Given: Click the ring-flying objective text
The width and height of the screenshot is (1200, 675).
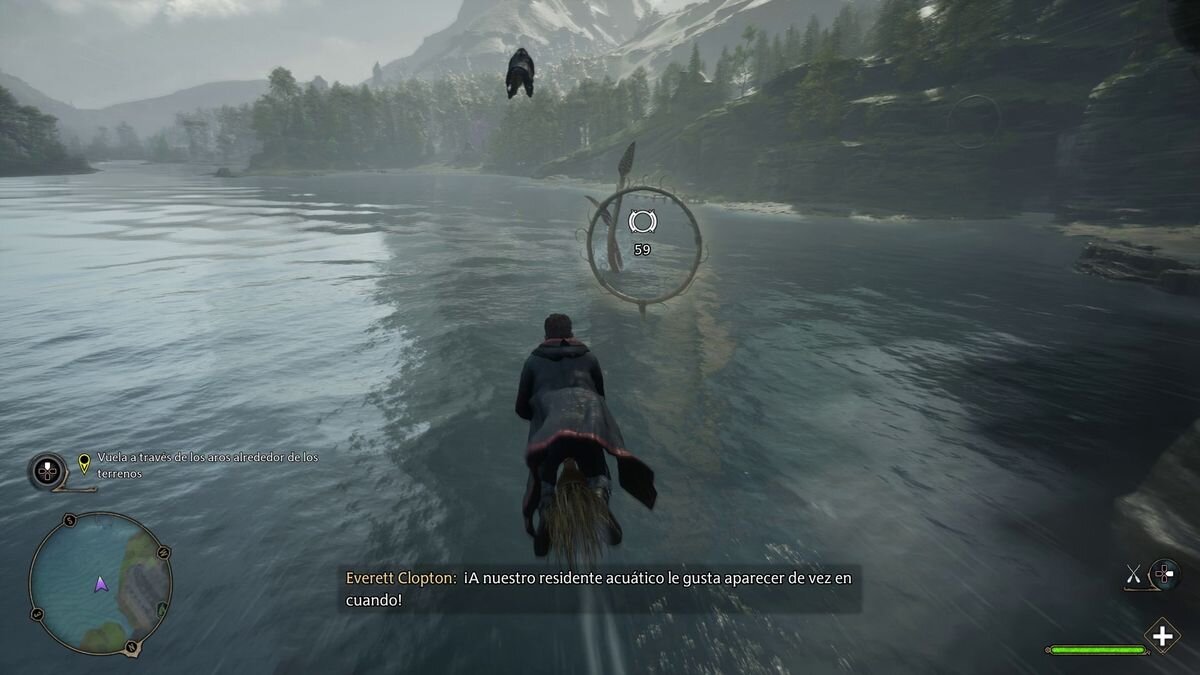Looking at the screenshot, I should point(207,464).
